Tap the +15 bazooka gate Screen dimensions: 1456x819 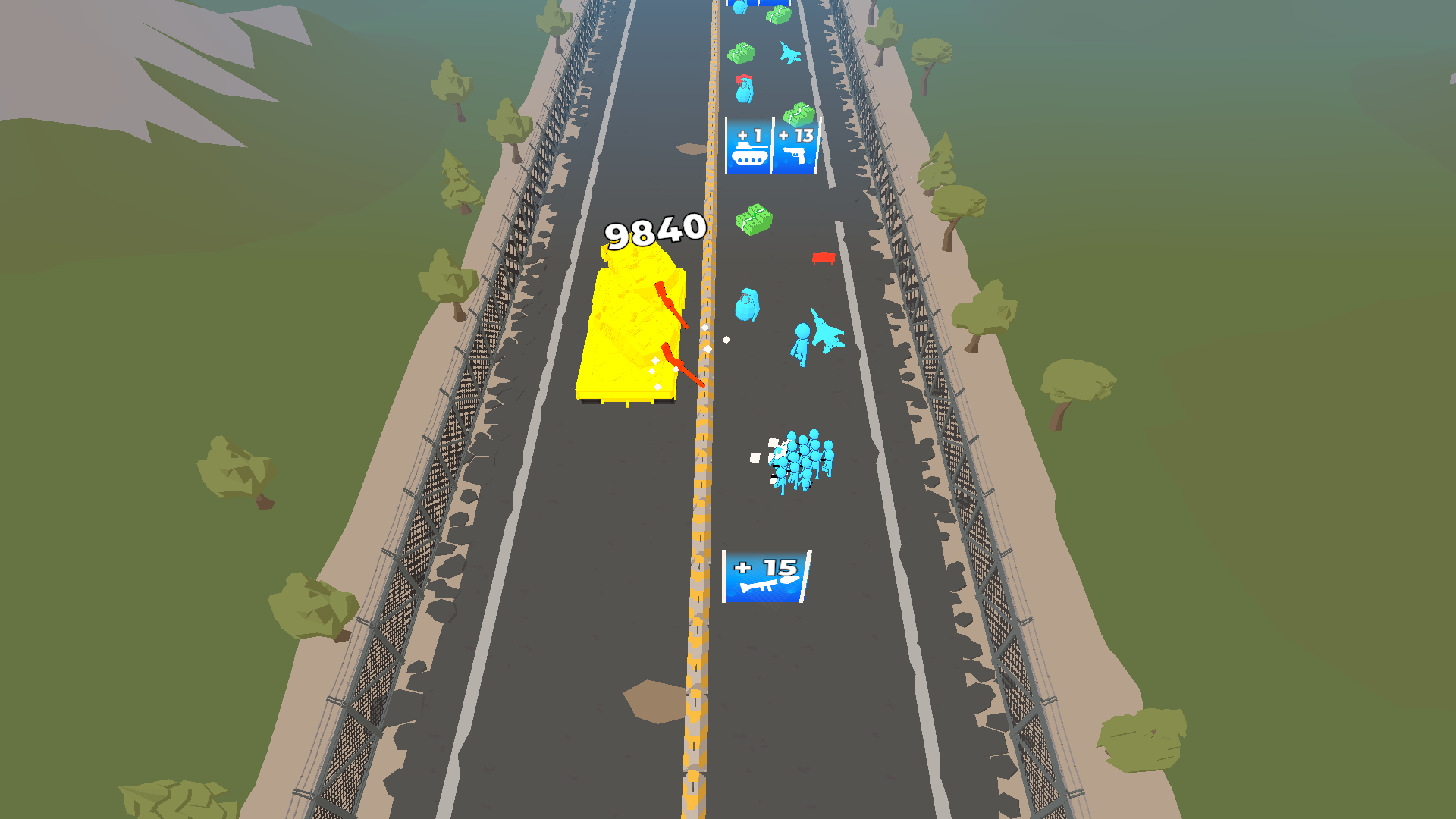pos(766,577)
